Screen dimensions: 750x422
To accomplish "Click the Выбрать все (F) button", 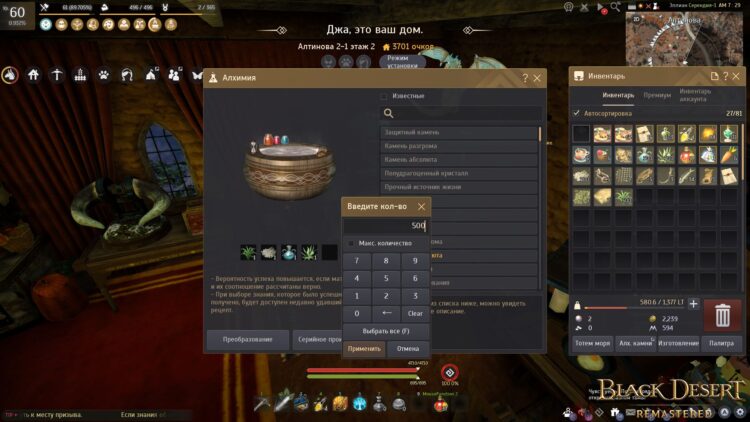I will coord(386,330).
